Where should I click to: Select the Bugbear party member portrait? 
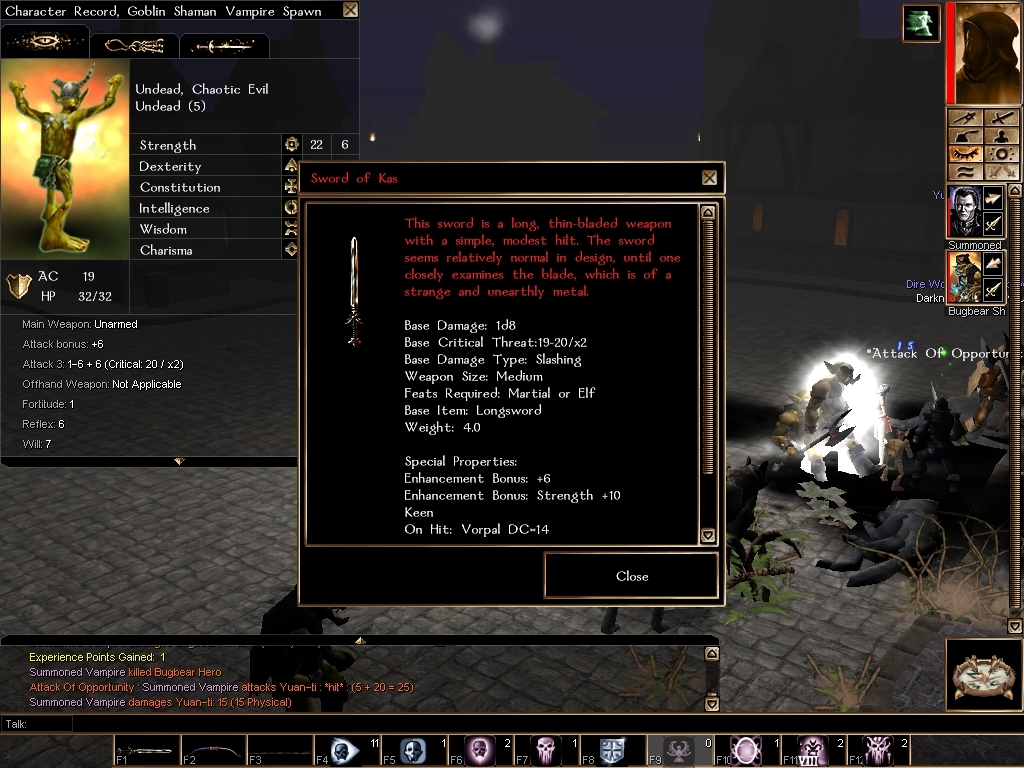point(964,278)
